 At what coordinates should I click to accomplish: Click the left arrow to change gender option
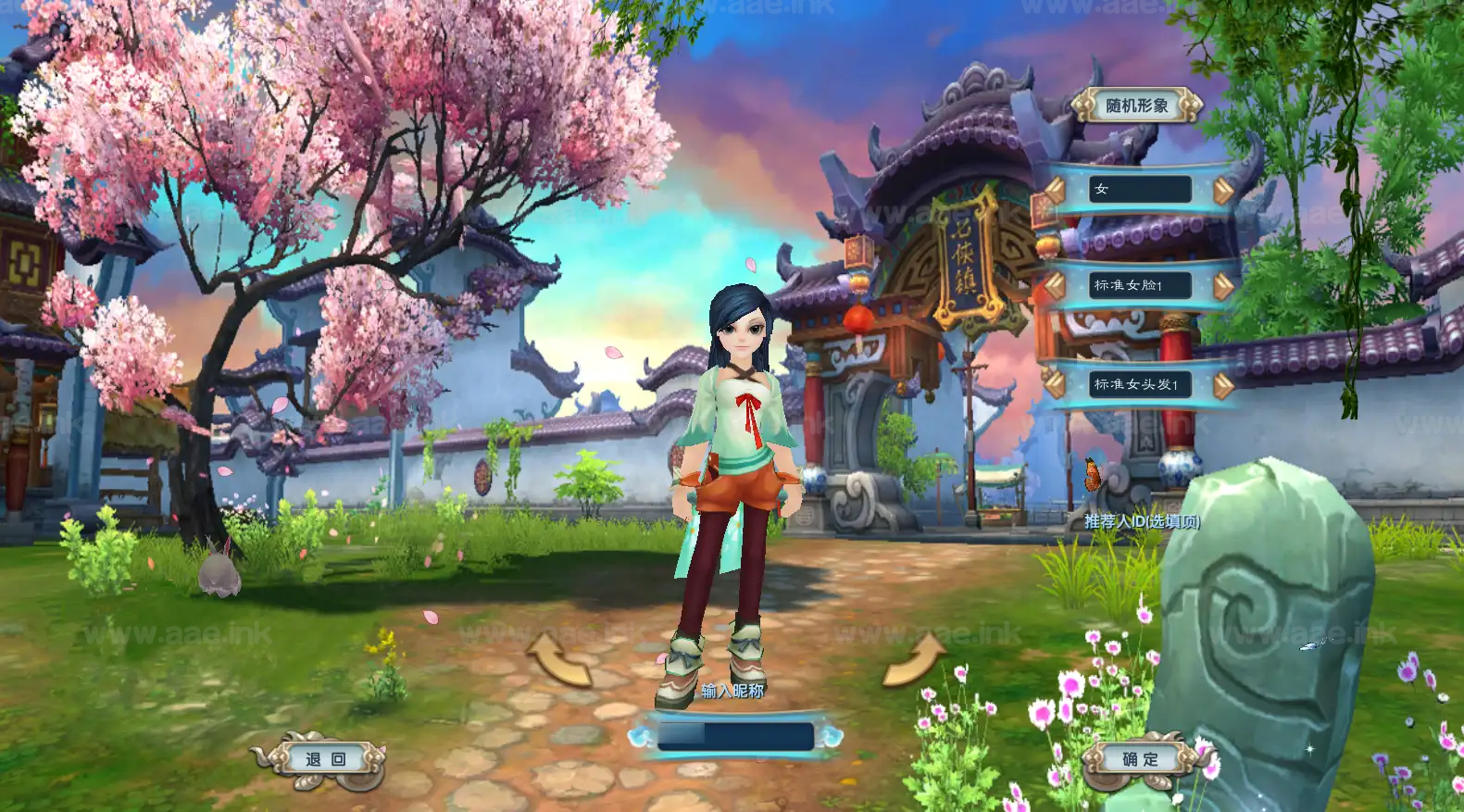coord(1054,189)
